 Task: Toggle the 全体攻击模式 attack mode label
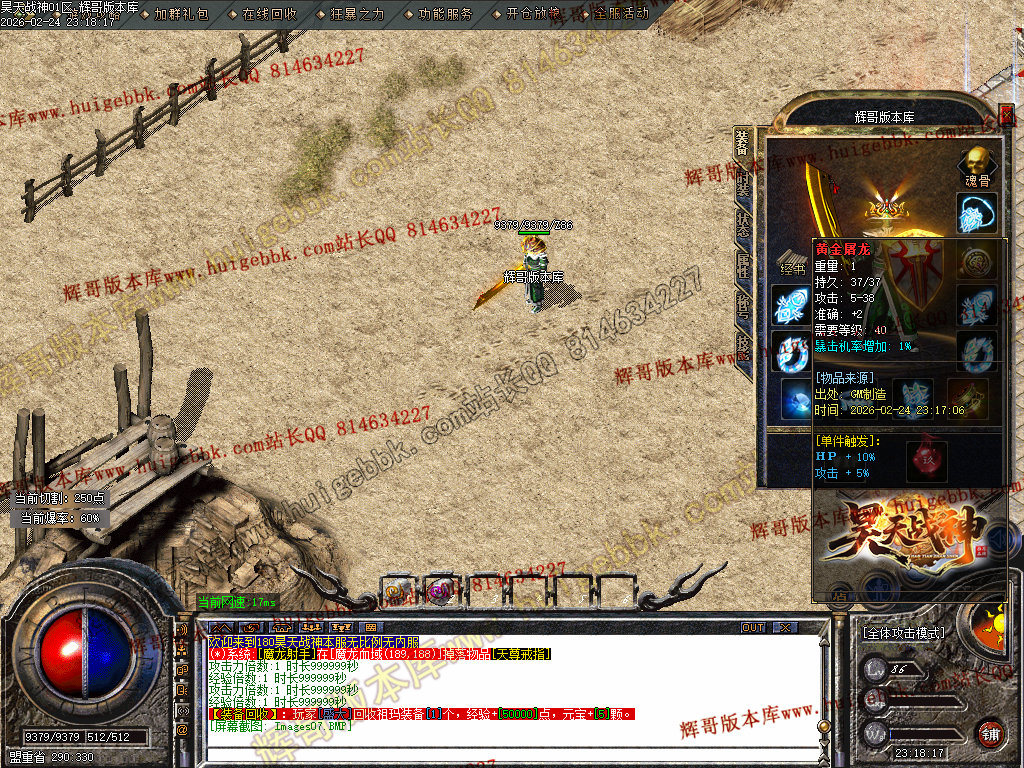pyautogui.click(x=903, y=633)
